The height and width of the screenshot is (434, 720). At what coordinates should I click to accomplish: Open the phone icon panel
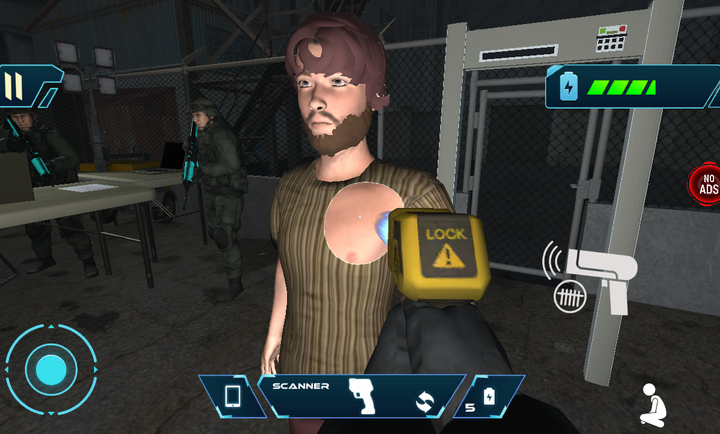tap(232, 396)
